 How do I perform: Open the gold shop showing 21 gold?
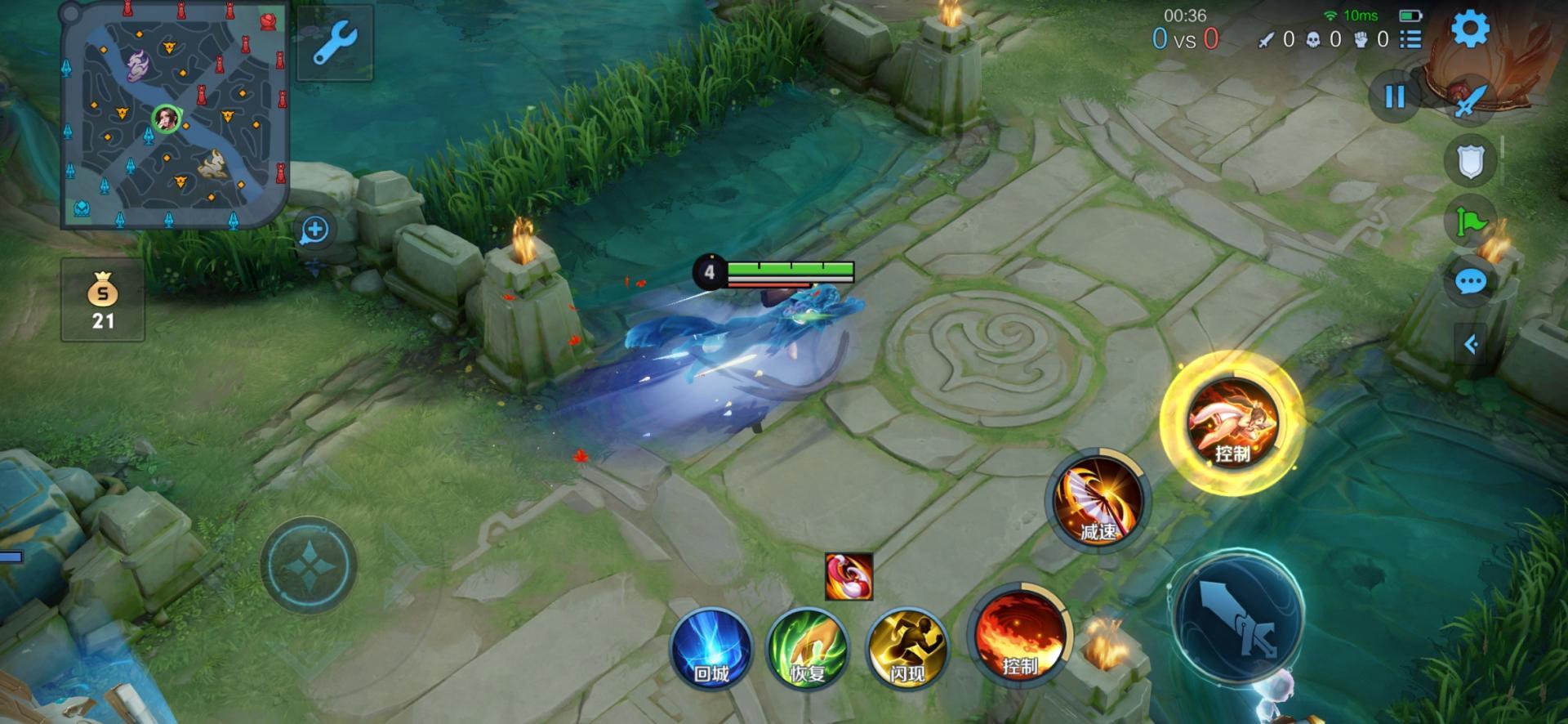click(x=103, y=300)
